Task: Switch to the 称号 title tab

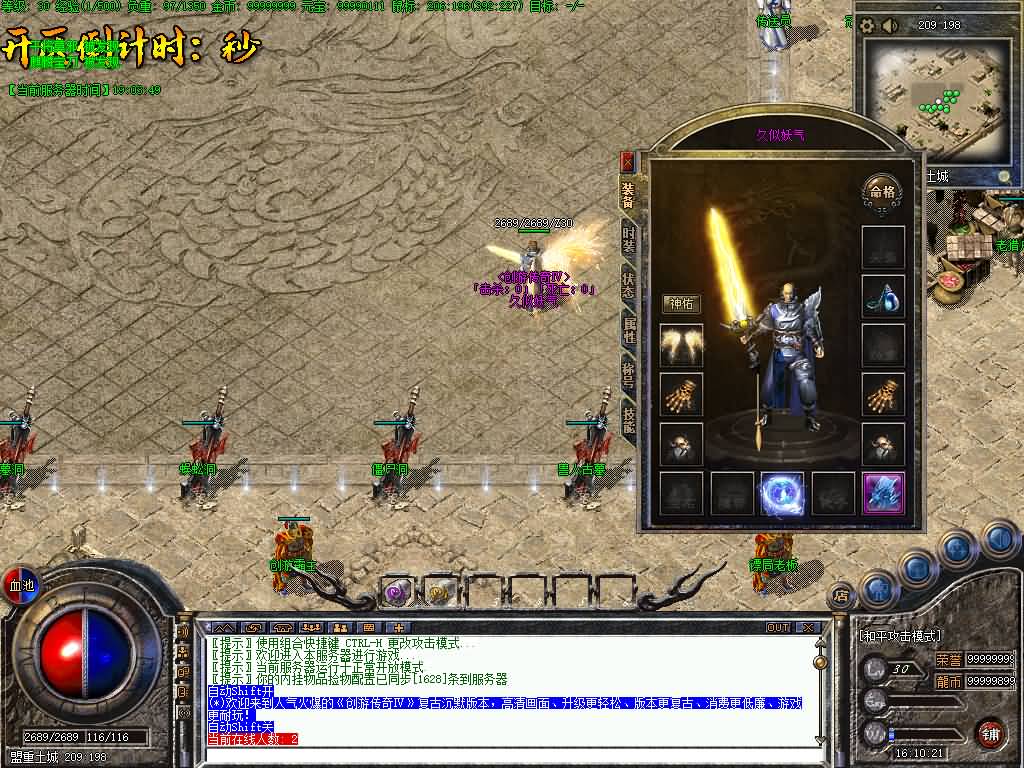Action: (628, 372)
